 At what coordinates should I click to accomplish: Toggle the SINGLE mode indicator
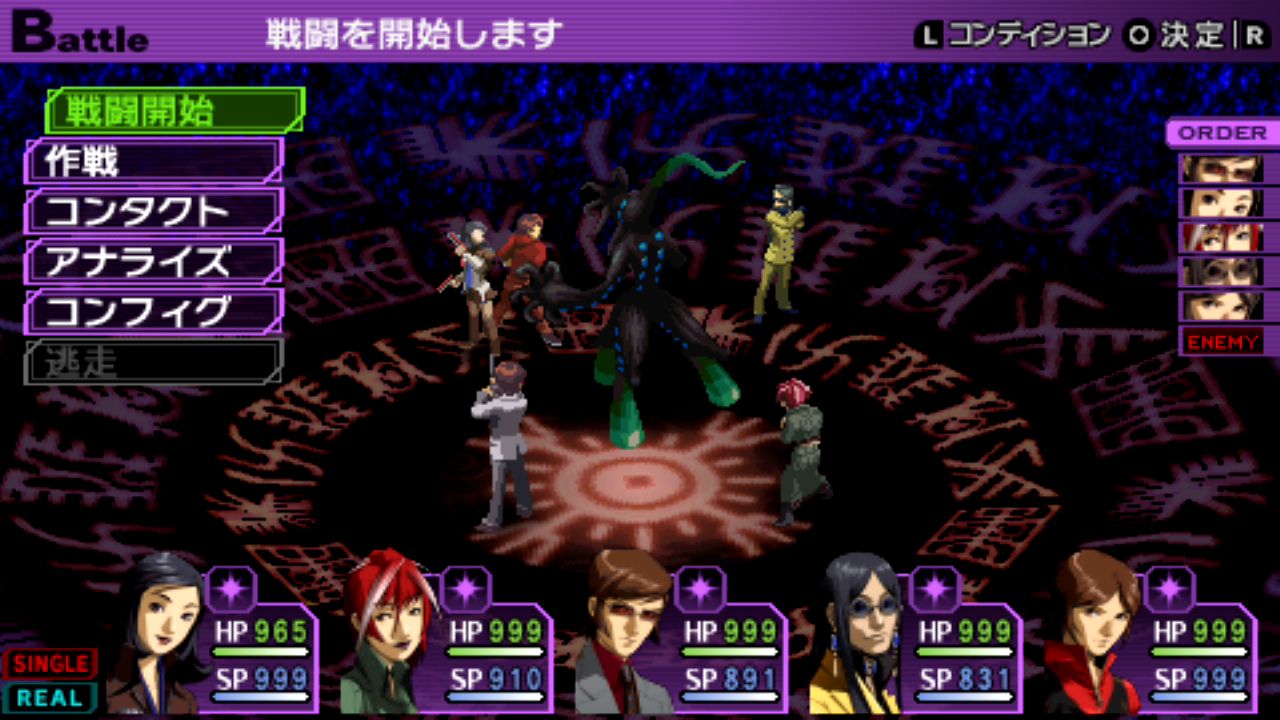click(50, 664)
